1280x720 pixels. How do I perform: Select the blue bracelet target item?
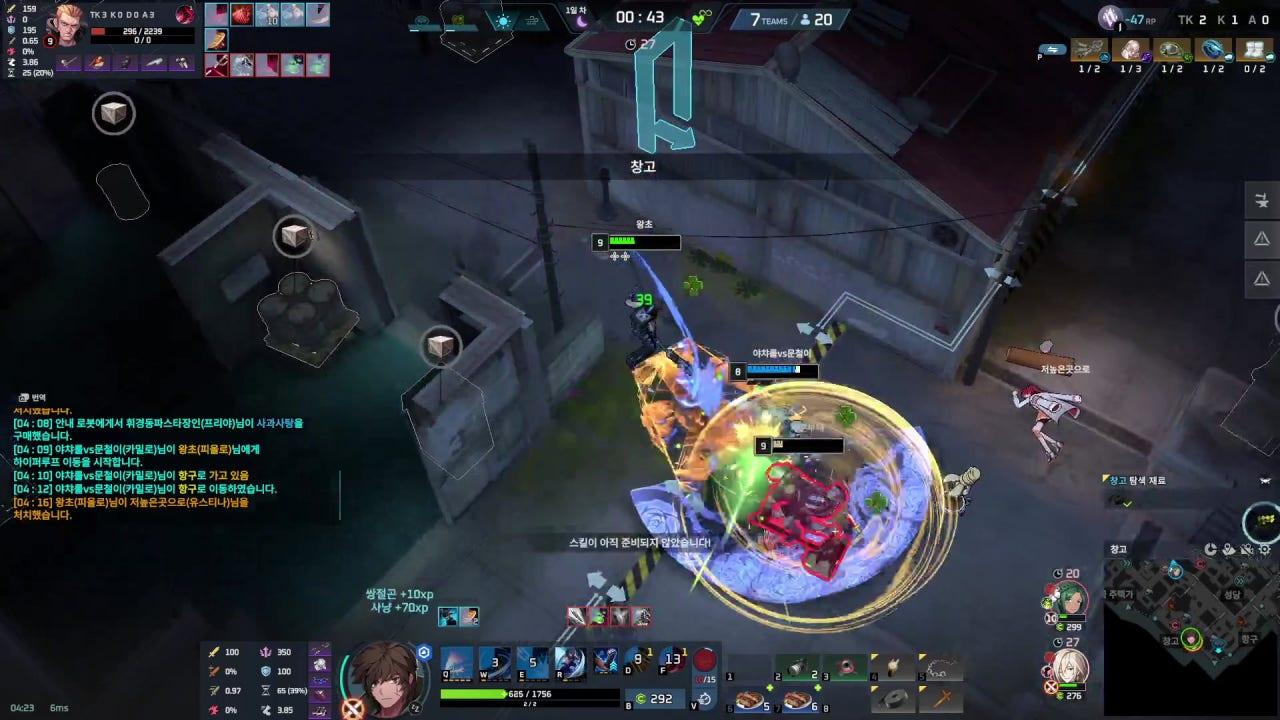(1213, 50)
